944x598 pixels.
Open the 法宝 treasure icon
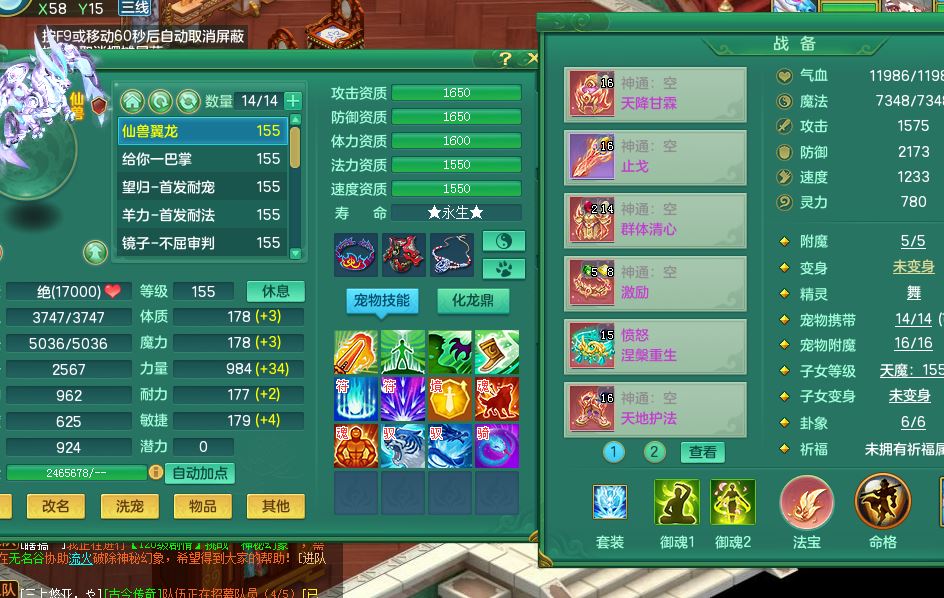pos(806,501)
